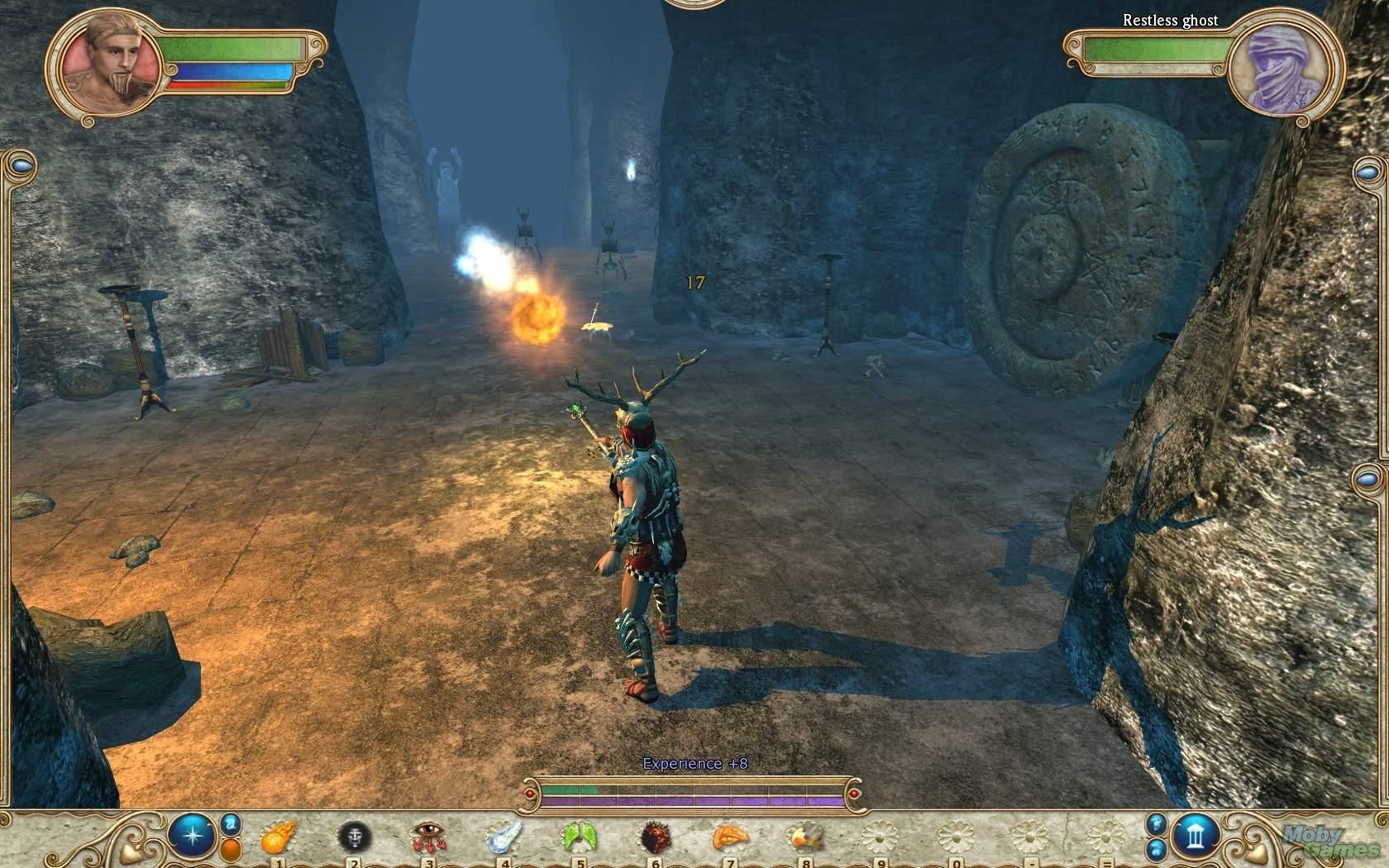Activate the smoking fire skill in slot 8

click(804, 838)
